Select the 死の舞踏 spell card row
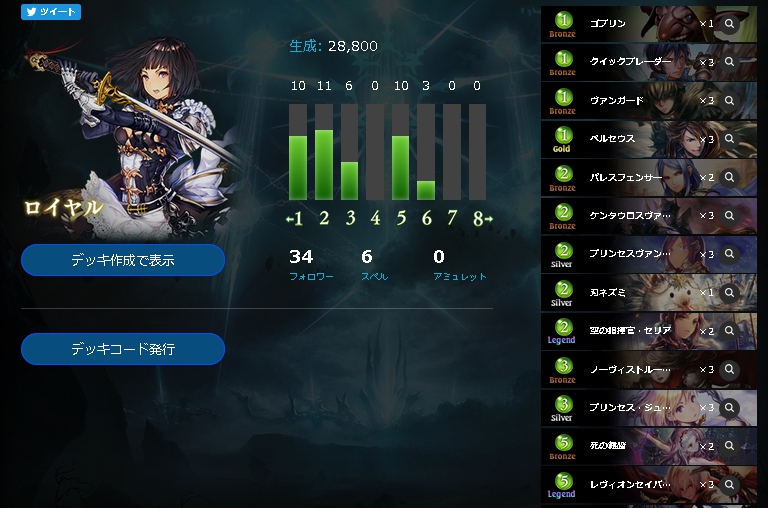 click(x=630, y=446)
